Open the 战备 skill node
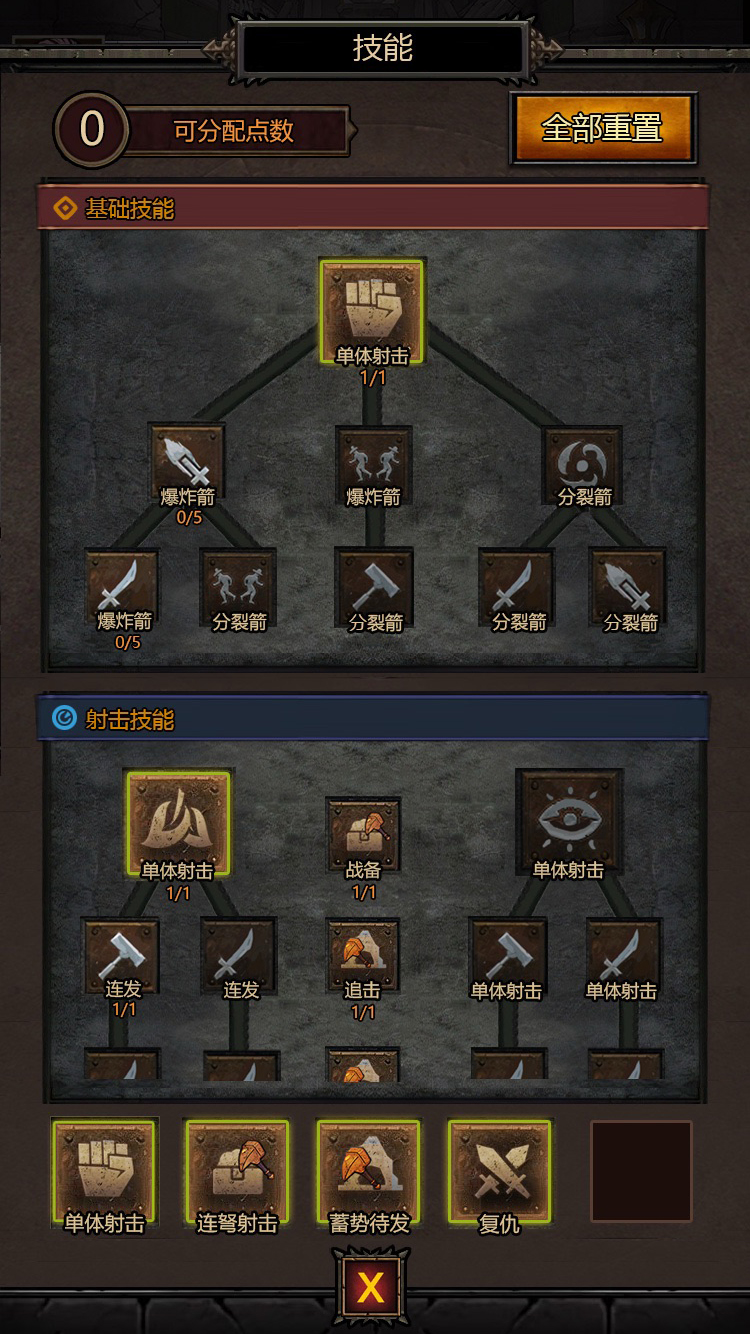This screenshot has height=1334, width=750. [363, 832]
